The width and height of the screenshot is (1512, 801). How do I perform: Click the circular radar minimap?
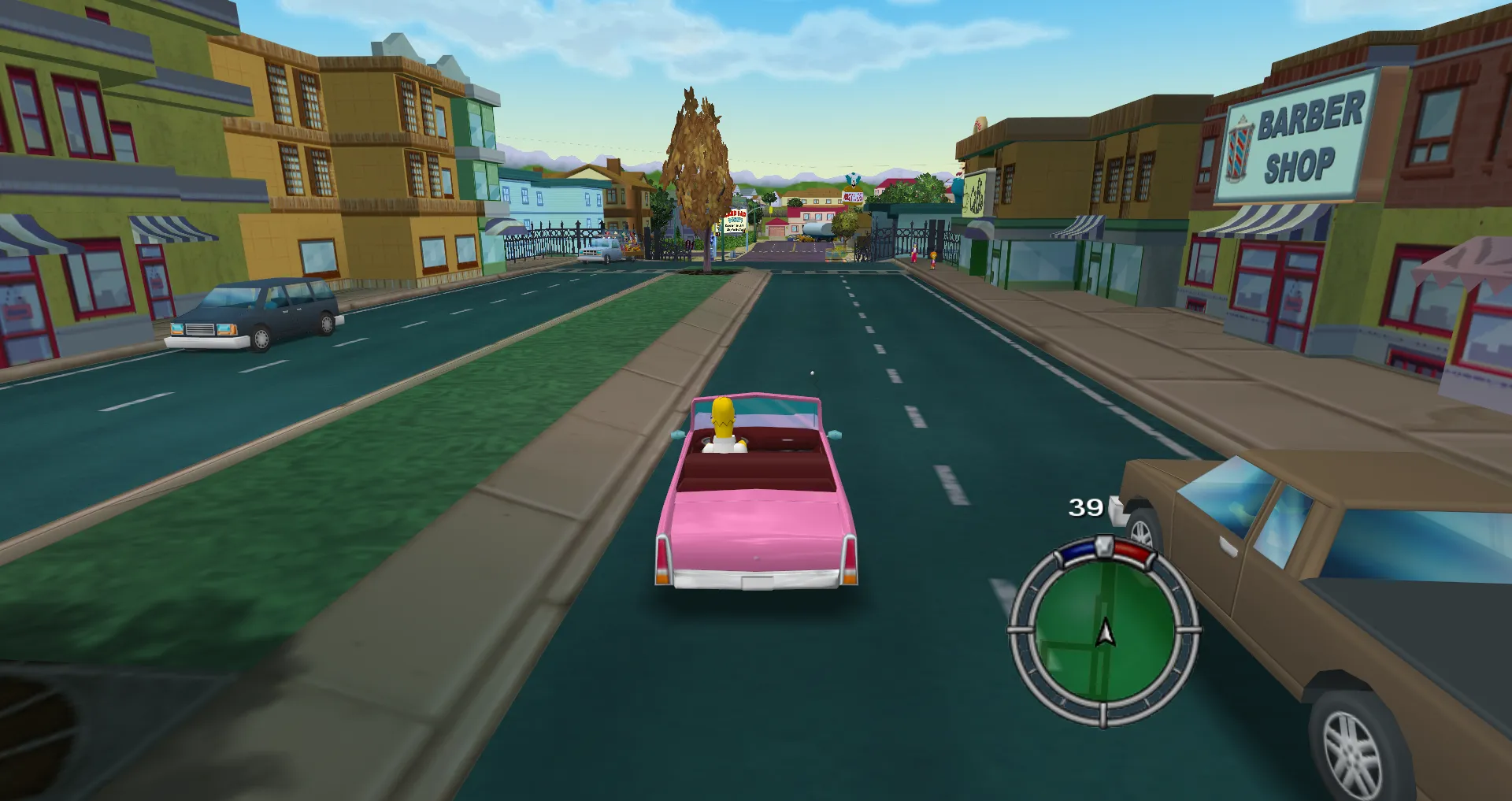pyautogui.click(x=1102, y=630)
